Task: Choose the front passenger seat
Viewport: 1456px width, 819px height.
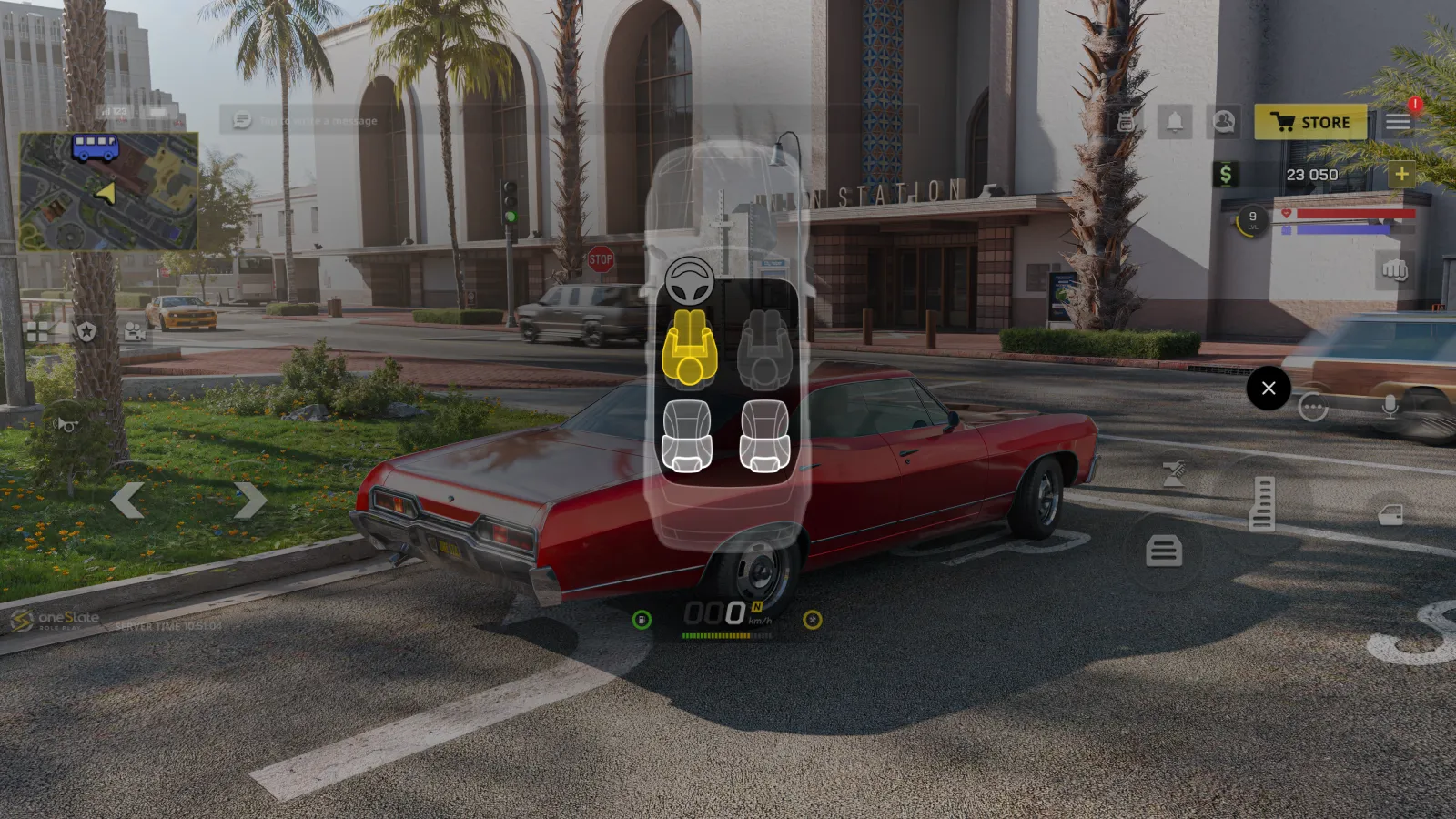Action: pos(764,348)
